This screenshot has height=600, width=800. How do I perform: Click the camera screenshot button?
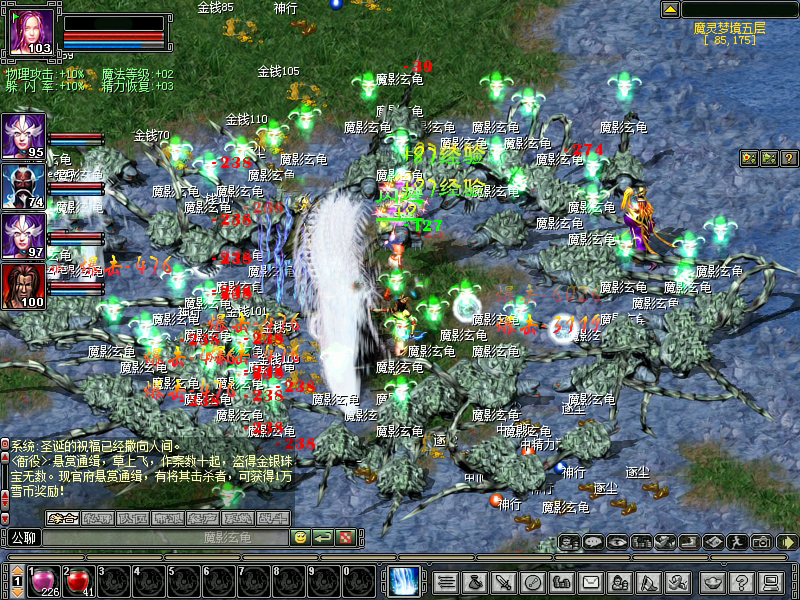coord(761,542)
